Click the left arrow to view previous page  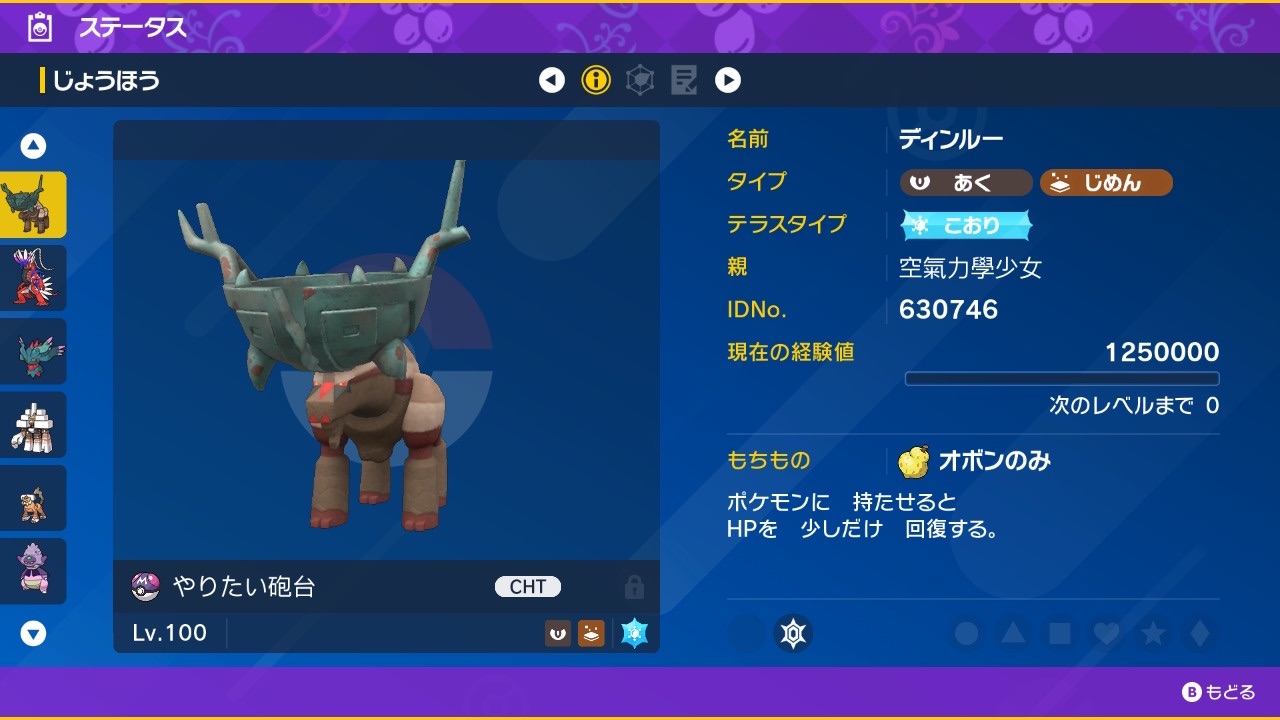coord(552,79)
